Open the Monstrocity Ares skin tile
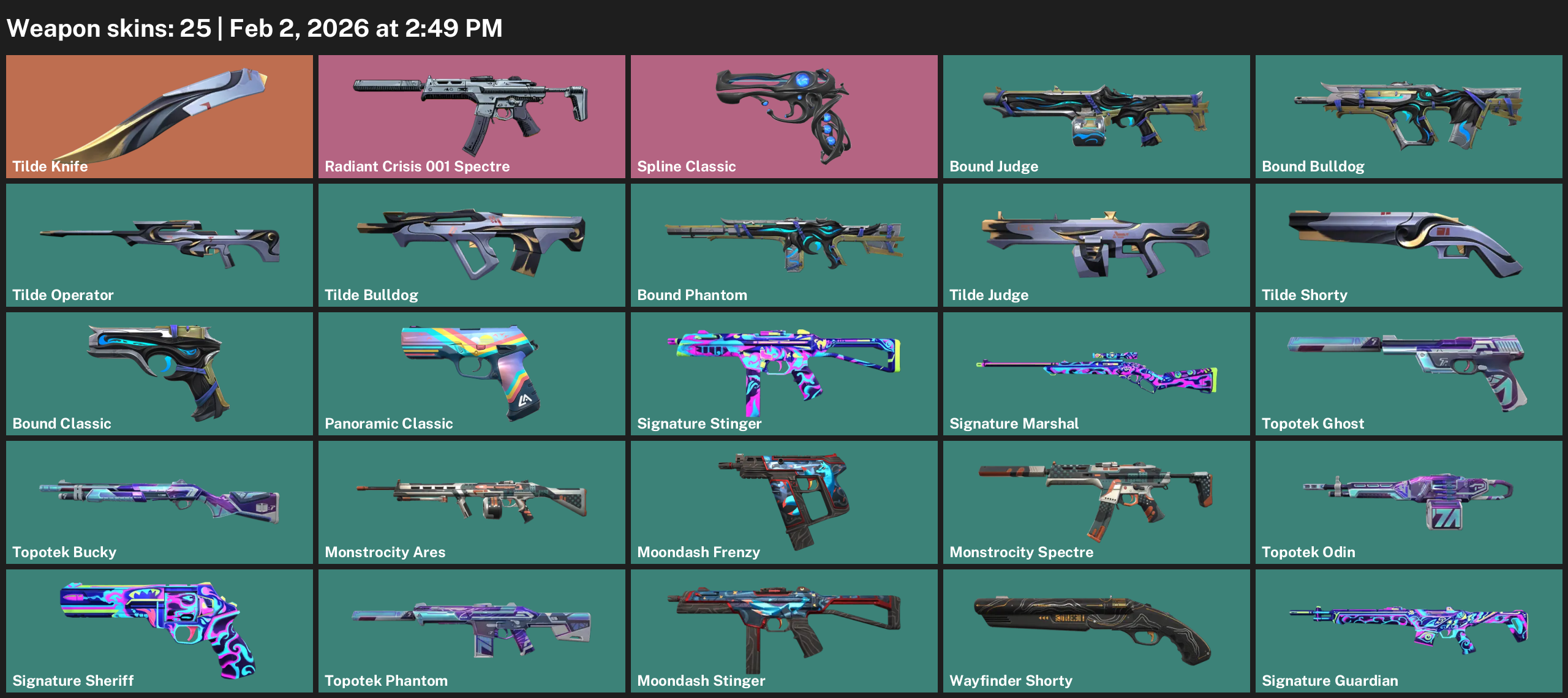The height and width of the screenshot is (698, 1568). (x=472, y=502)
